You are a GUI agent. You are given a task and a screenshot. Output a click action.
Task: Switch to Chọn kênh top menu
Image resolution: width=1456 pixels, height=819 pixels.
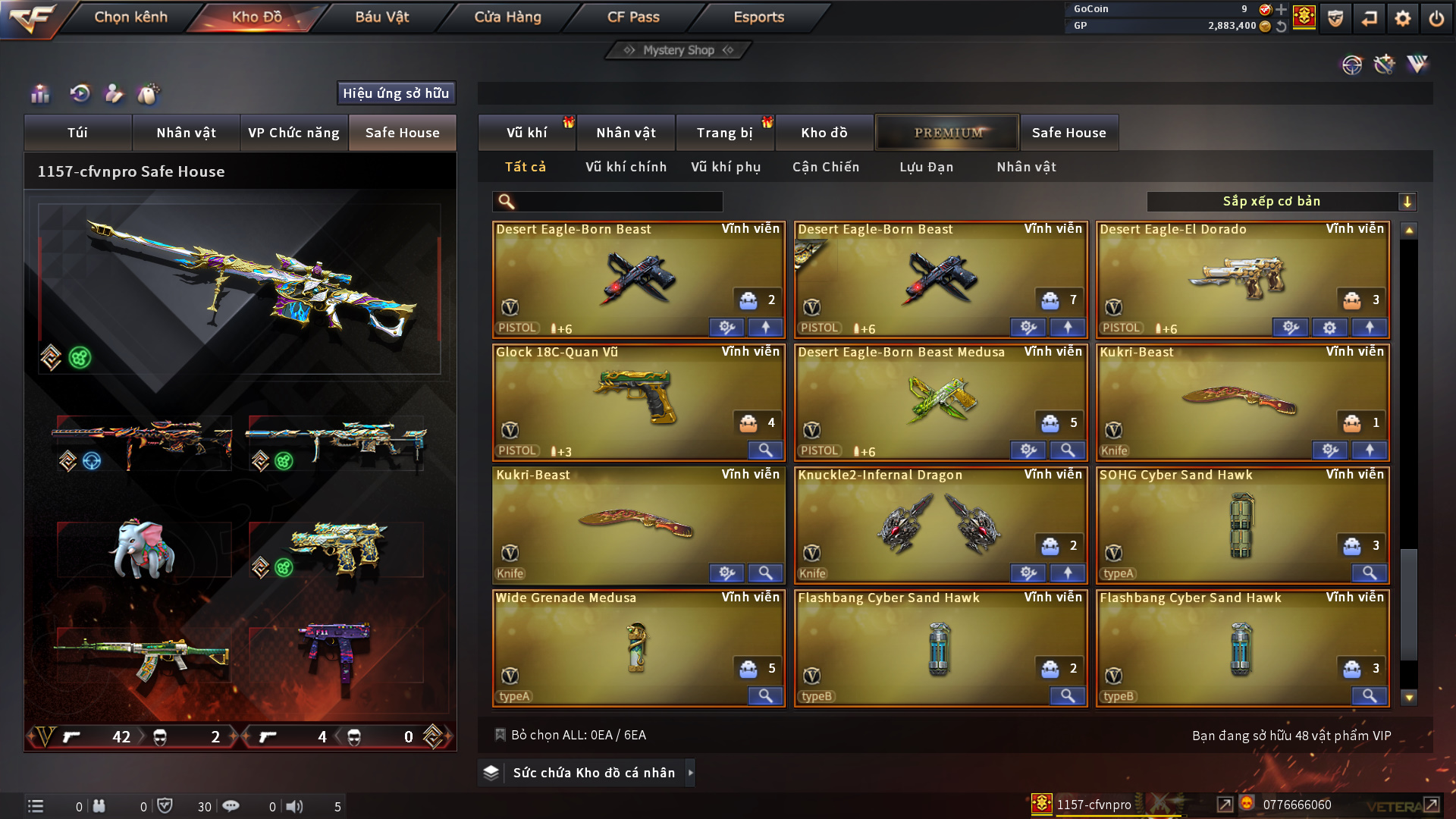[130, 17]
